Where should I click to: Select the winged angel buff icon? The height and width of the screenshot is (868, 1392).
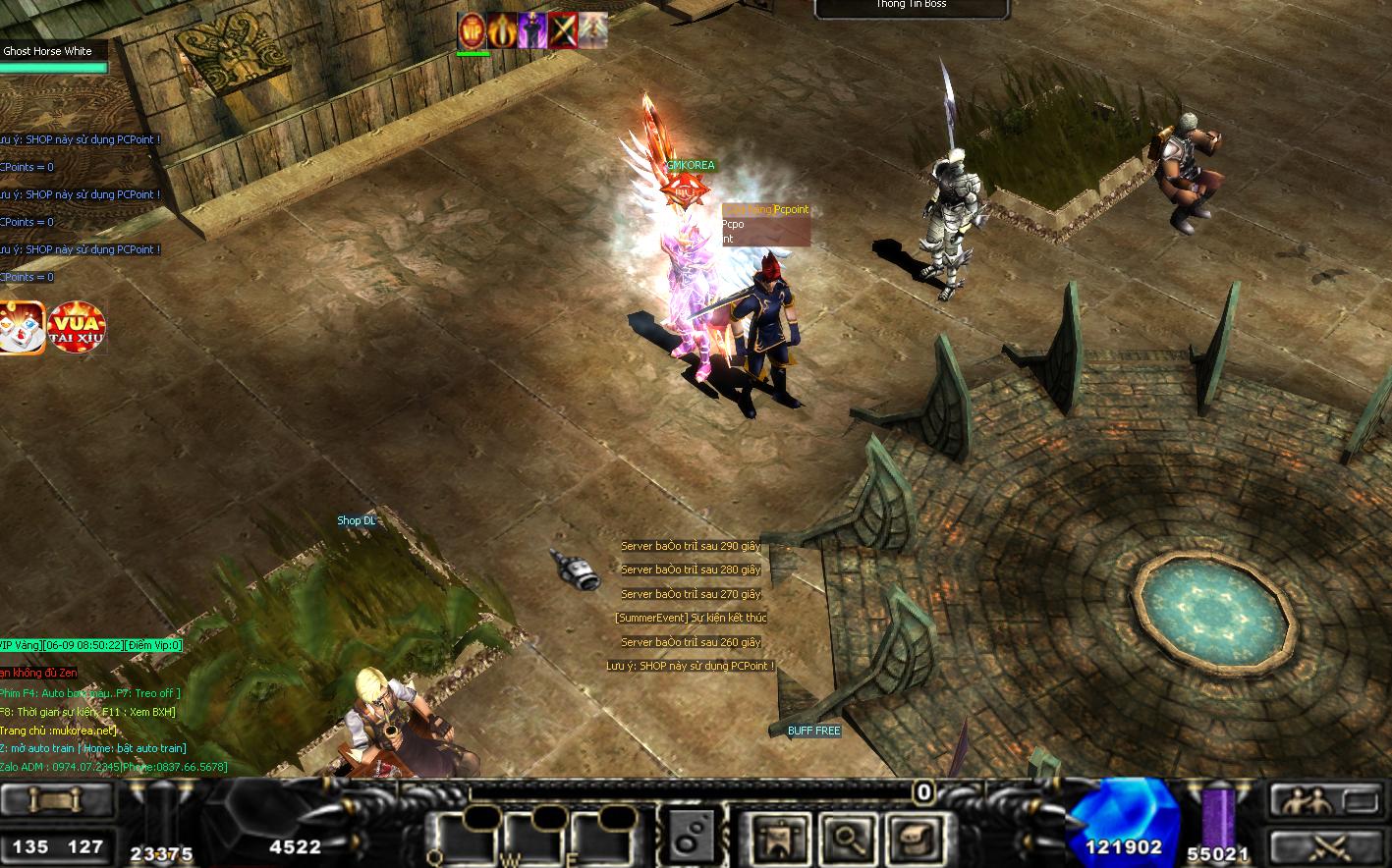592,30
